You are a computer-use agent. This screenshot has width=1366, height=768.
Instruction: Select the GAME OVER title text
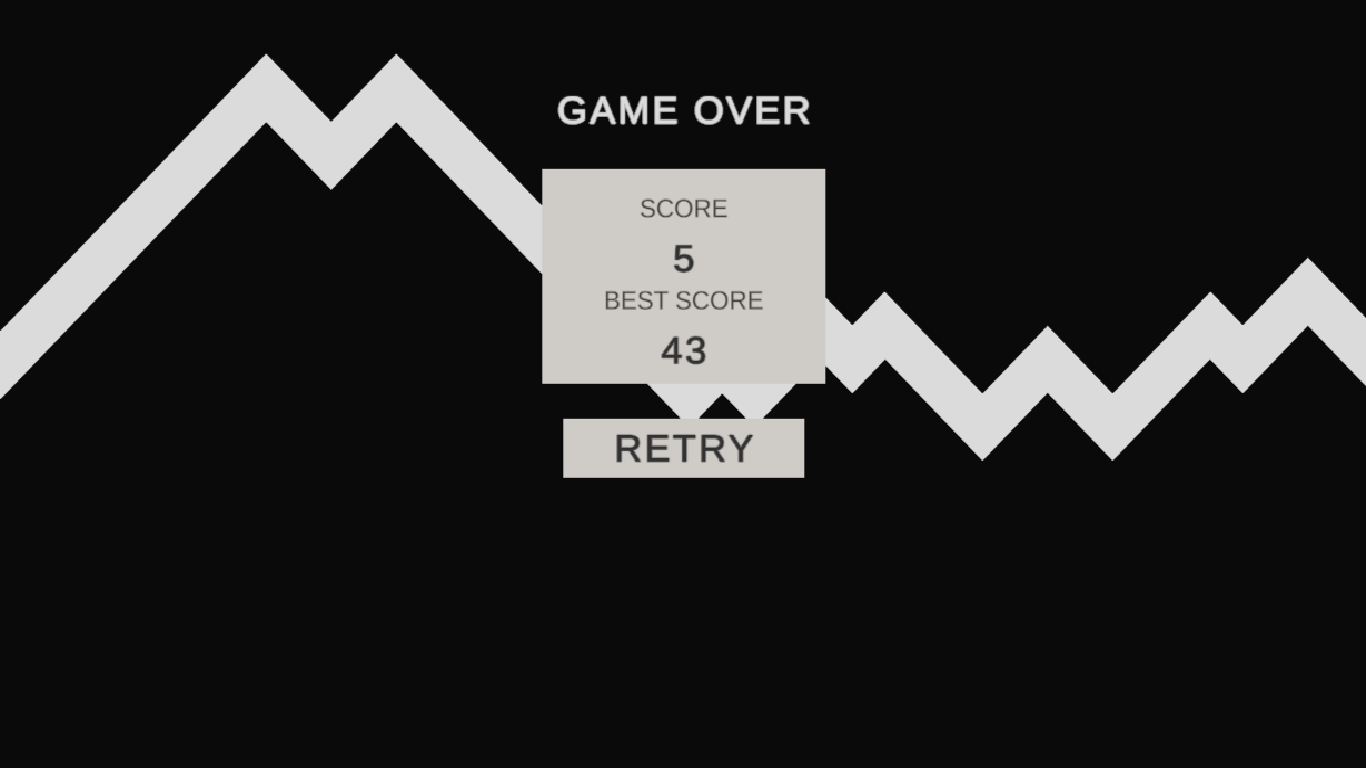click(683, 110)
